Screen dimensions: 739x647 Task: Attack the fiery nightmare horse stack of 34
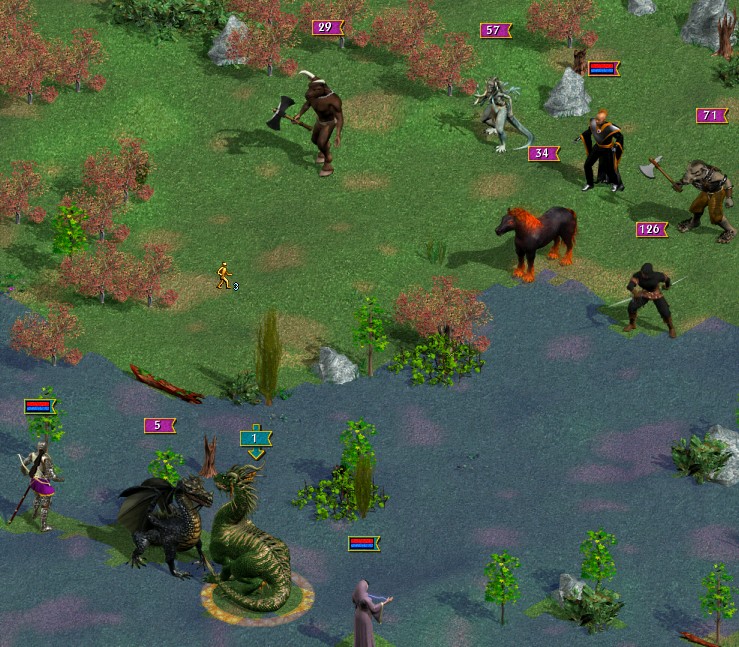pos(537,240)
